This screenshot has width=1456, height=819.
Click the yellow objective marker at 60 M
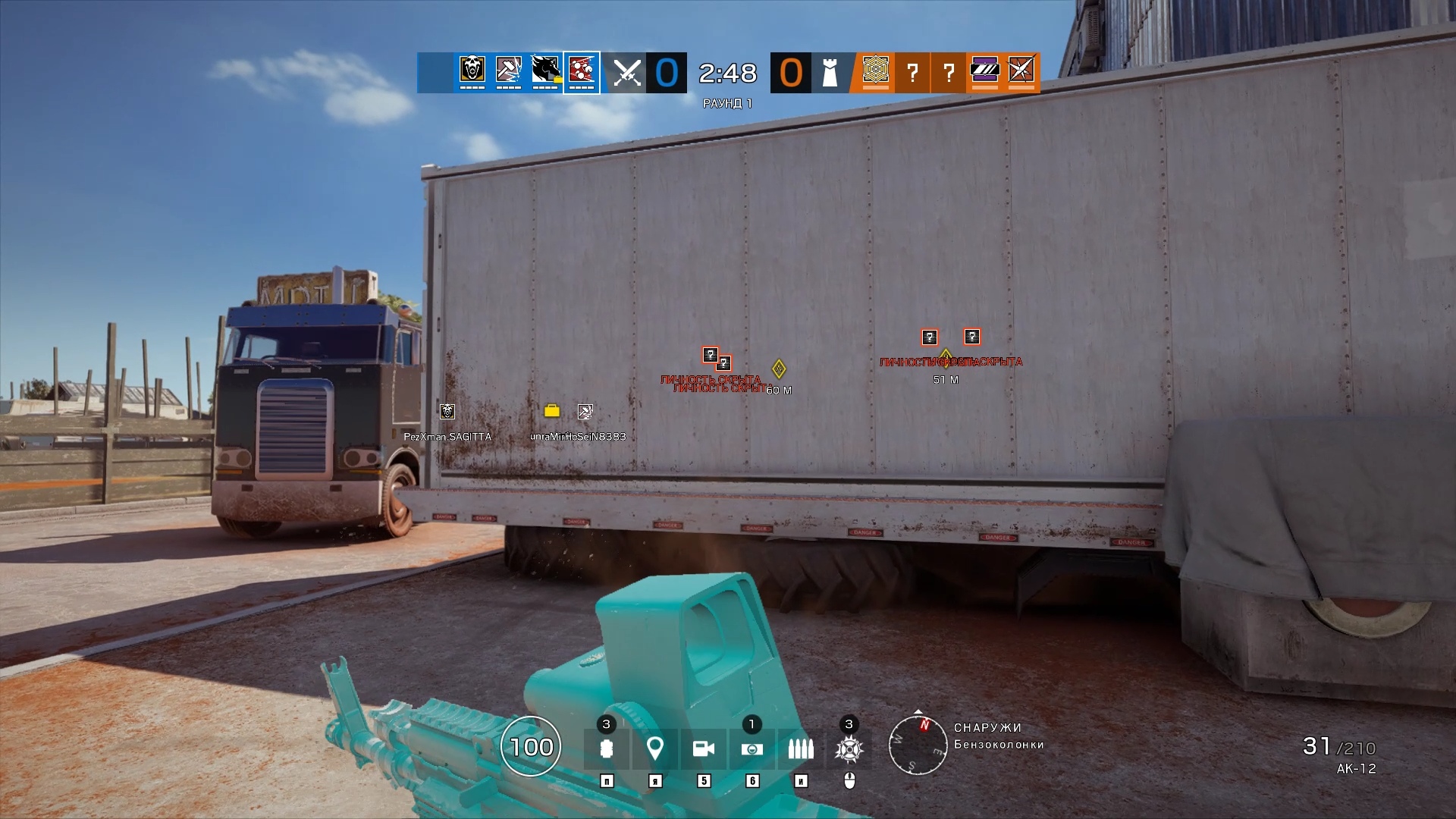pos(778,369)
